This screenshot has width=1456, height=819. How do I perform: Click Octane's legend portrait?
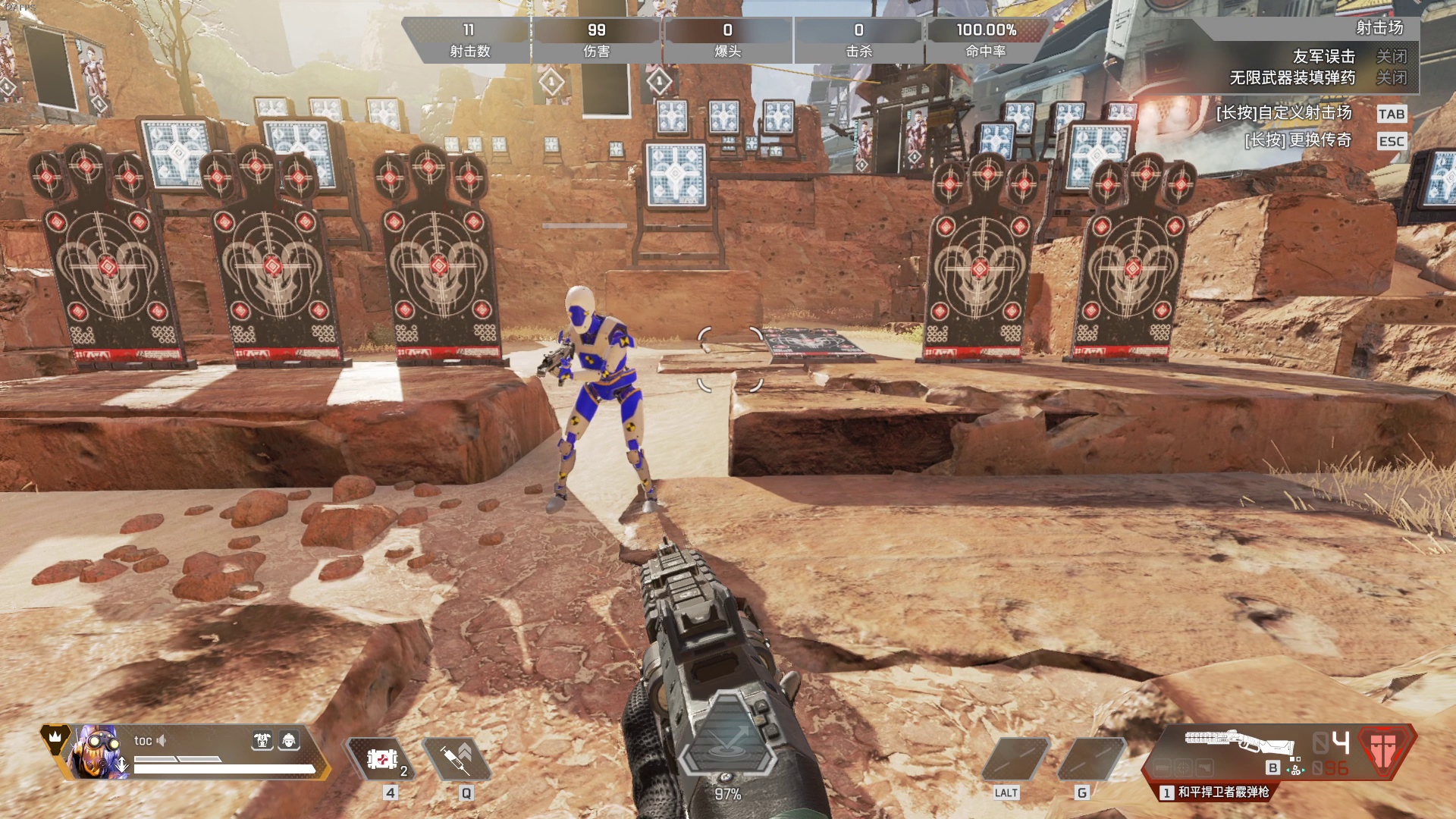(99, 752)
